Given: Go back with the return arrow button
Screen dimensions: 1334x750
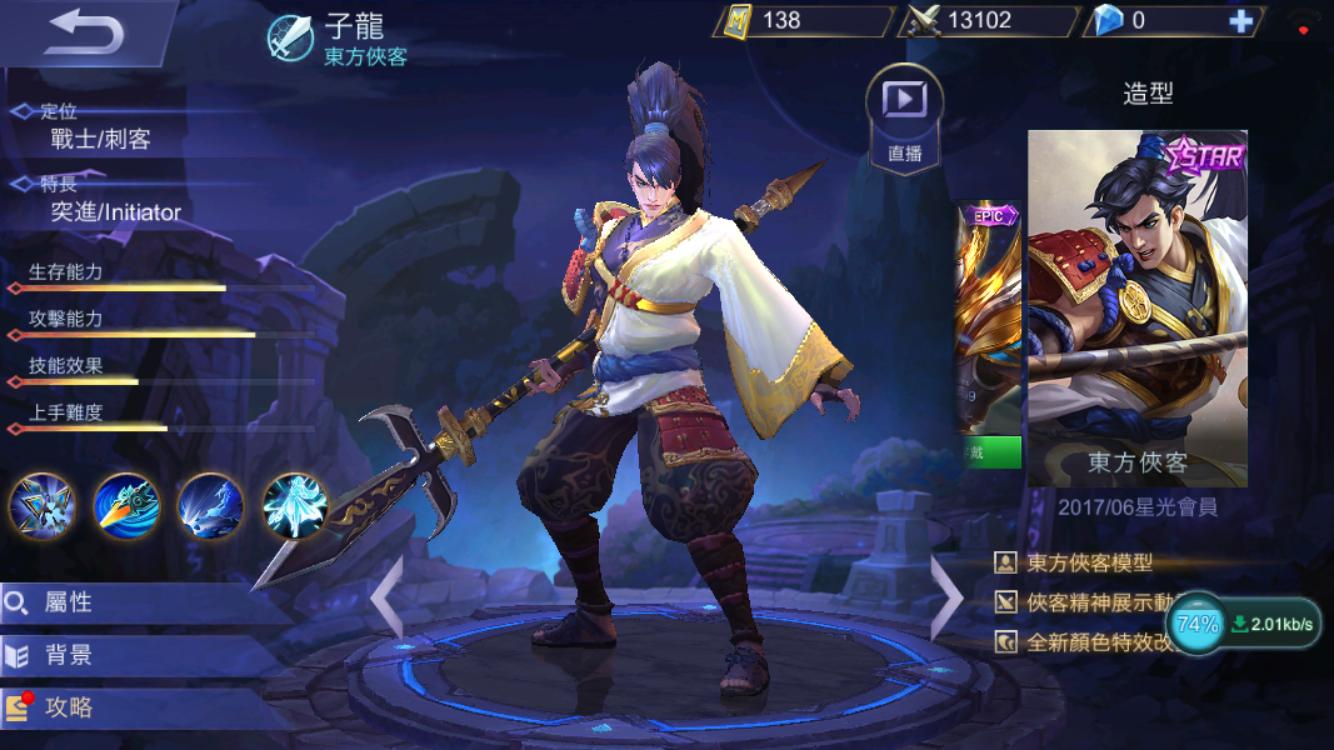Looking at the screenshot, I should click(85, 33).
